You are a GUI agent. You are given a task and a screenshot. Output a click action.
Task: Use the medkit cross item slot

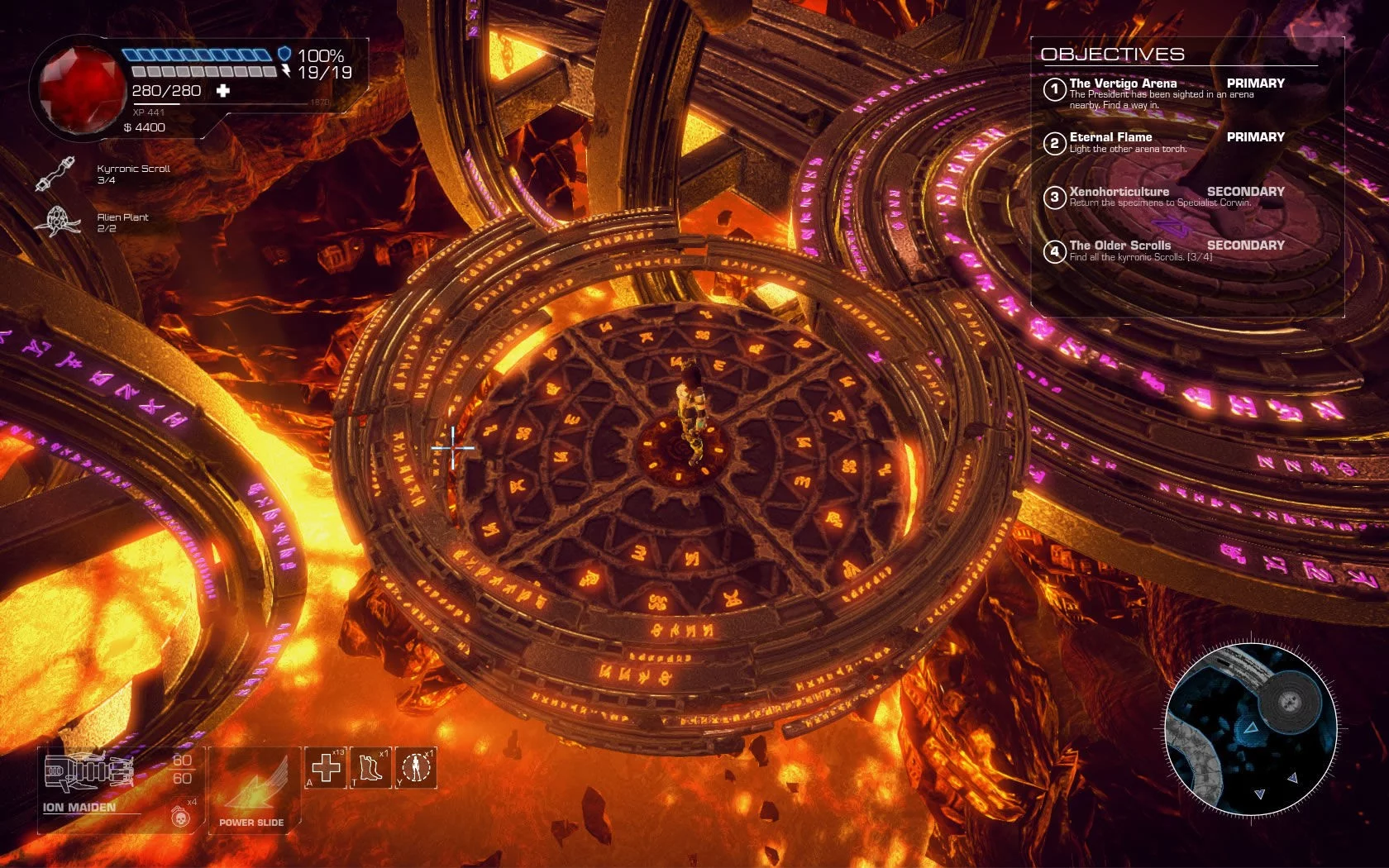pyautogui.click(x=326, y=768)
